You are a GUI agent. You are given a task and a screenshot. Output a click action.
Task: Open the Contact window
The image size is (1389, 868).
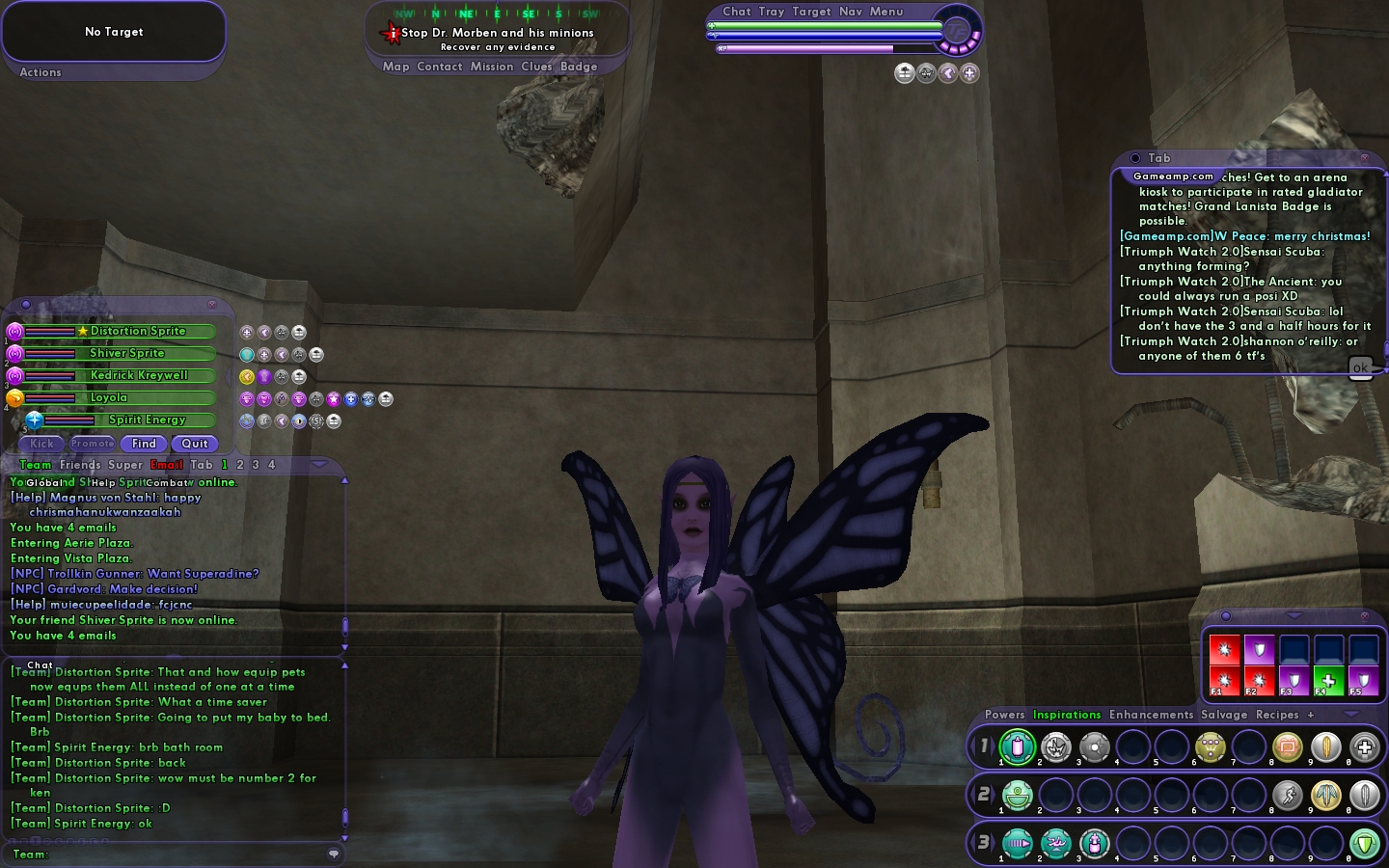[440, 67]
